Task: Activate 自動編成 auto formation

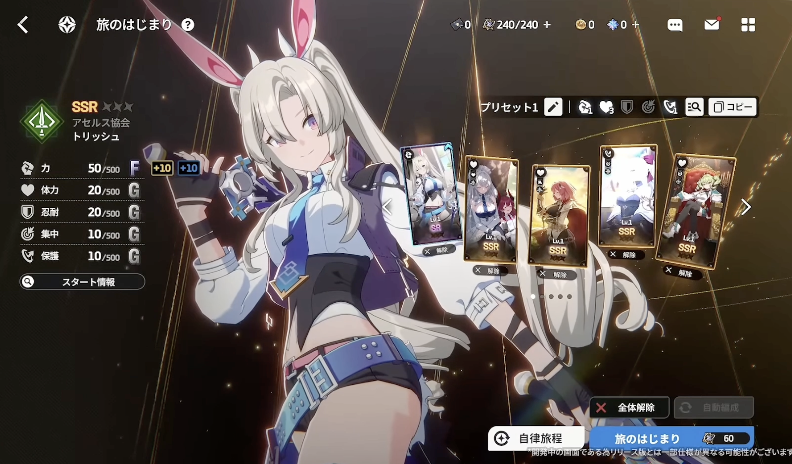Action: click(713, 408)
